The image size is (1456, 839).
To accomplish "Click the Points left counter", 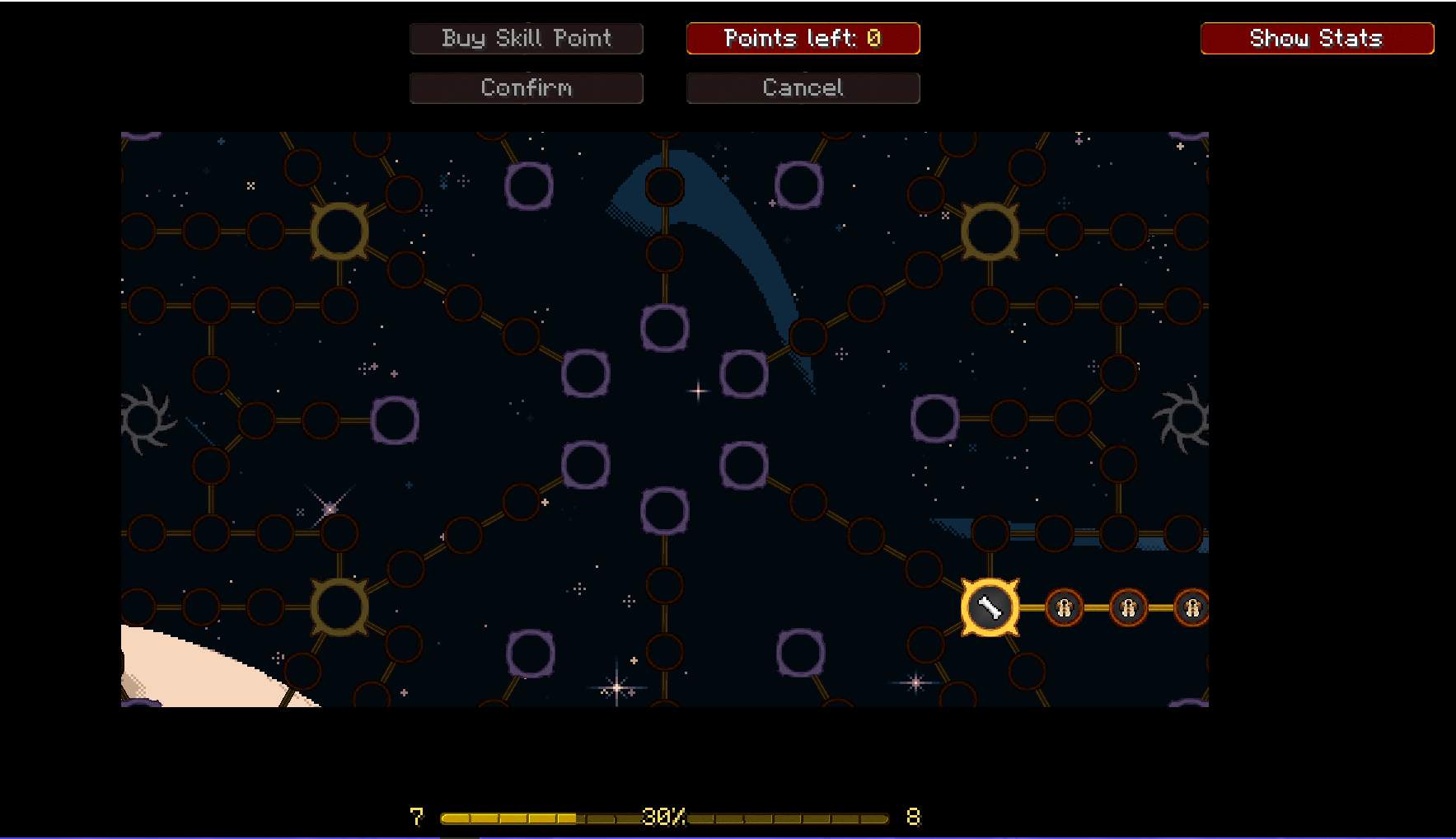I will 803,38.
